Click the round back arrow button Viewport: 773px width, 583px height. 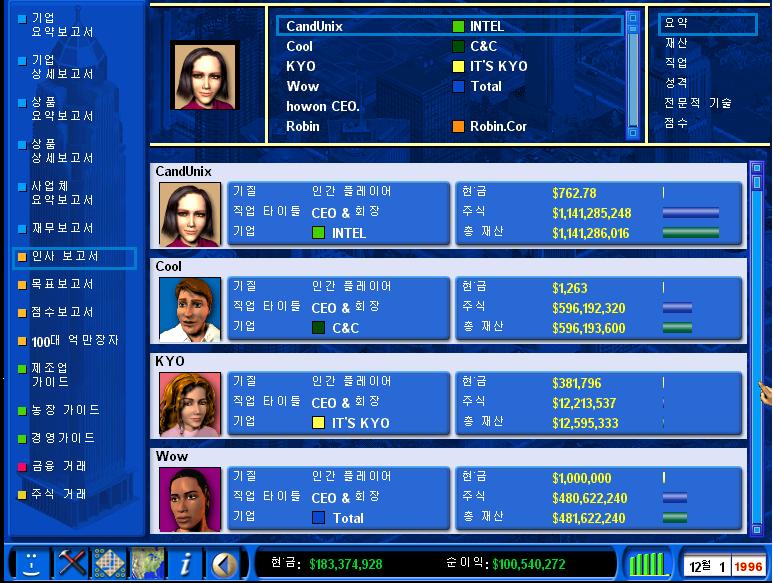pos(223,563)
